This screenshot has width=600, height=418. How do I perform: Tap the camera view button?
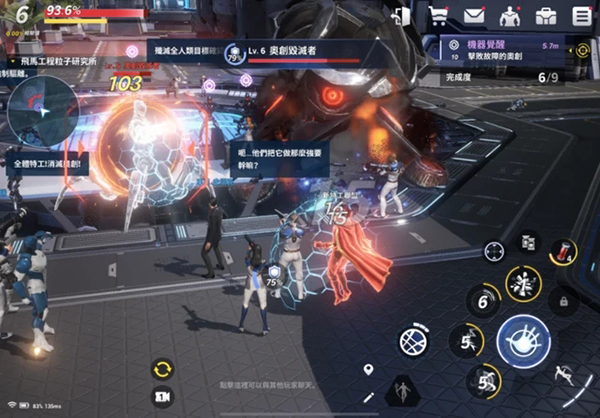(162, 396)
